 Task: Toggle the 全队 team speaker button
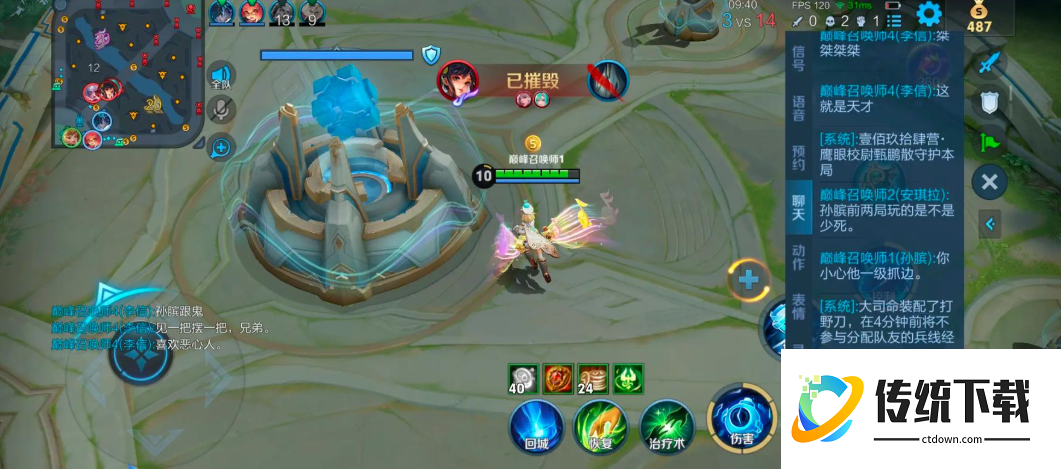tap(220, 76)
